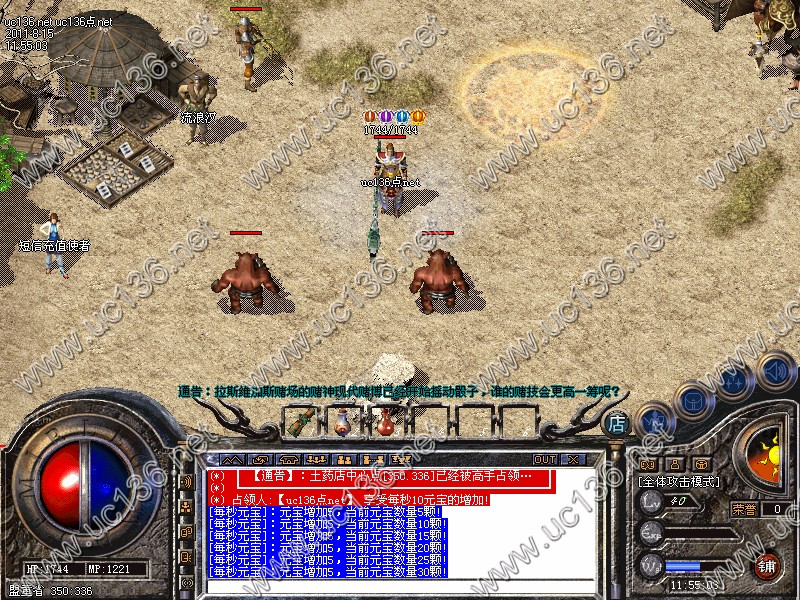Click the OUT button above chat
800x600 pixels.
(545, 459)
